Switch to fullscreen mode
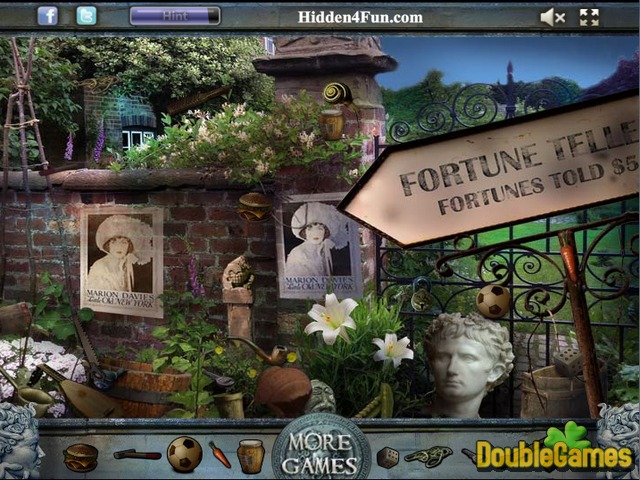This screenshot has height=480, width=640. tap(589, 17)
